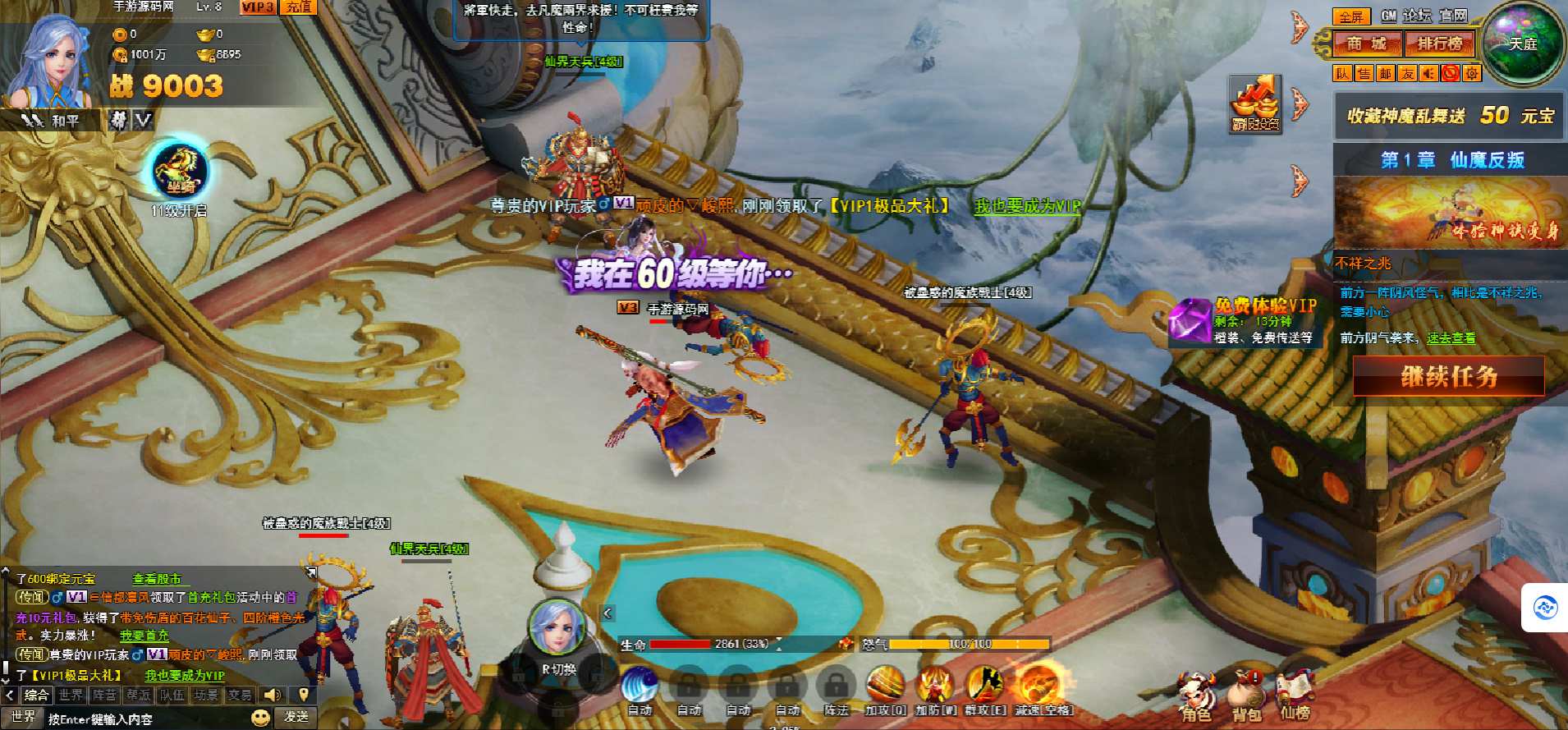Viewport: 1568px width, 730px height.
Task: Switch chat to the 交易 tab
Action: 240,696
